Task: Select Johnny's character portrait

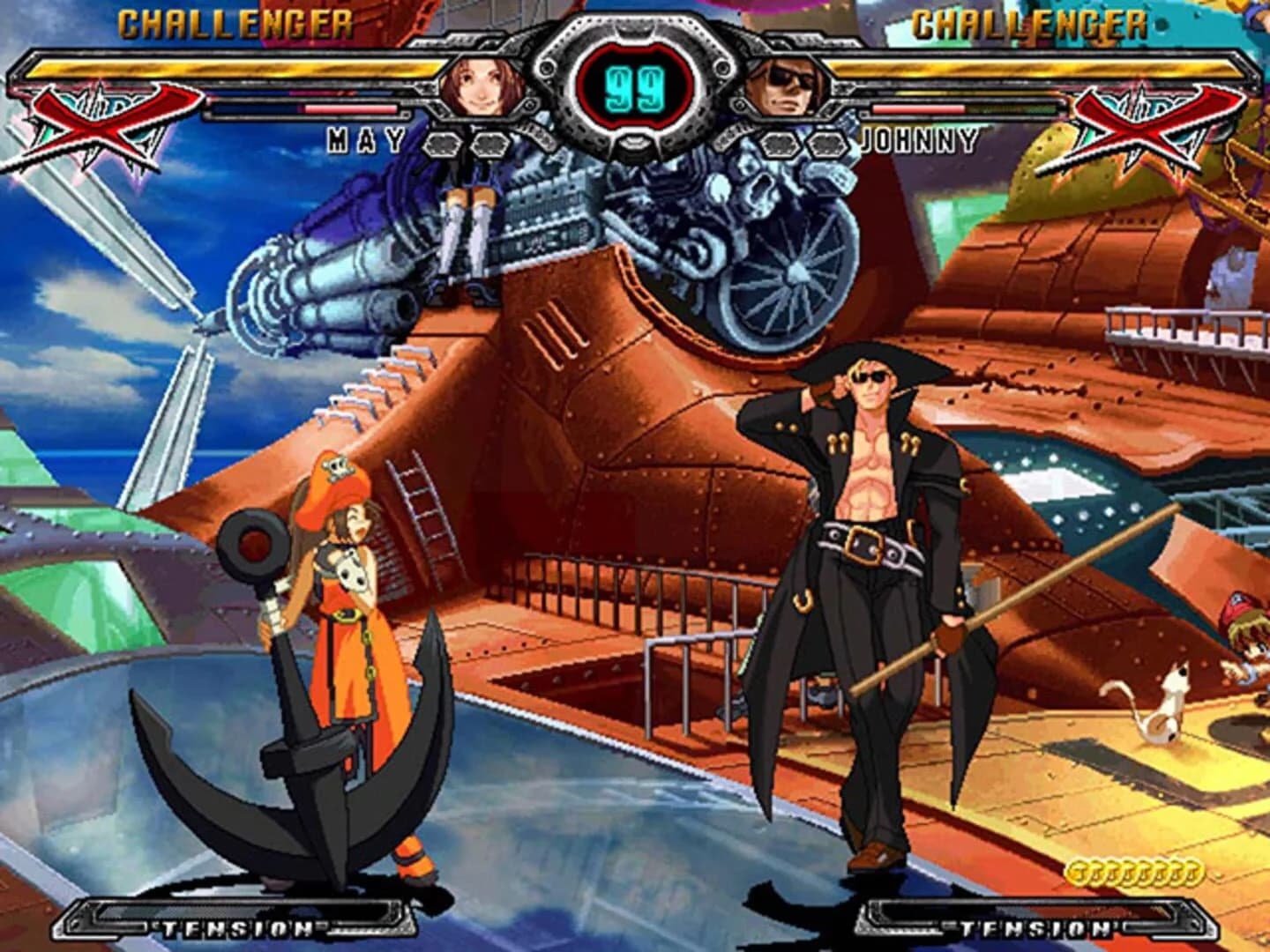Action: coord(789,88)
